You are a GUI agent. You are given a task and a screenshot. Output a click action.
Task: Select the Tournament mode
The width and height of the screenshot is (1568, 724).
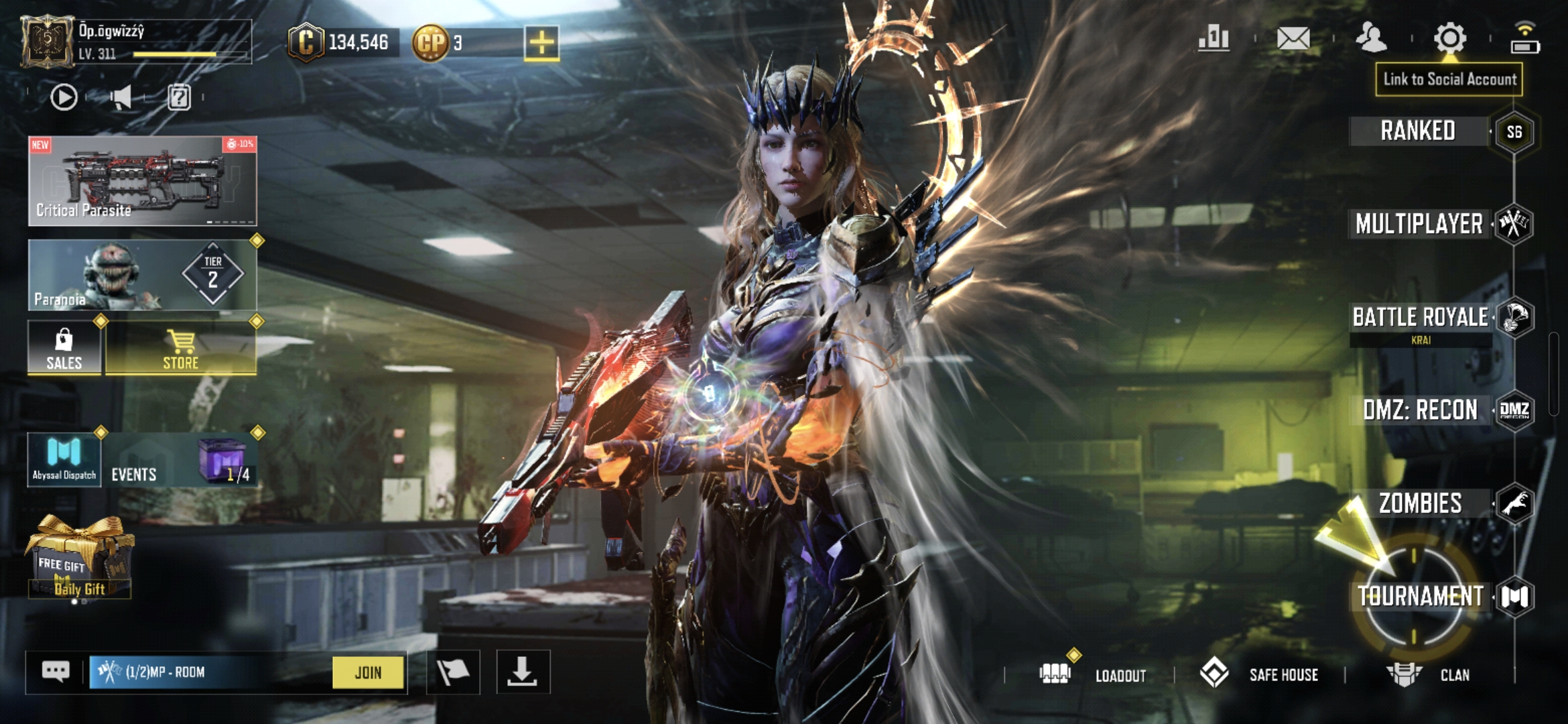point(1420,596)
